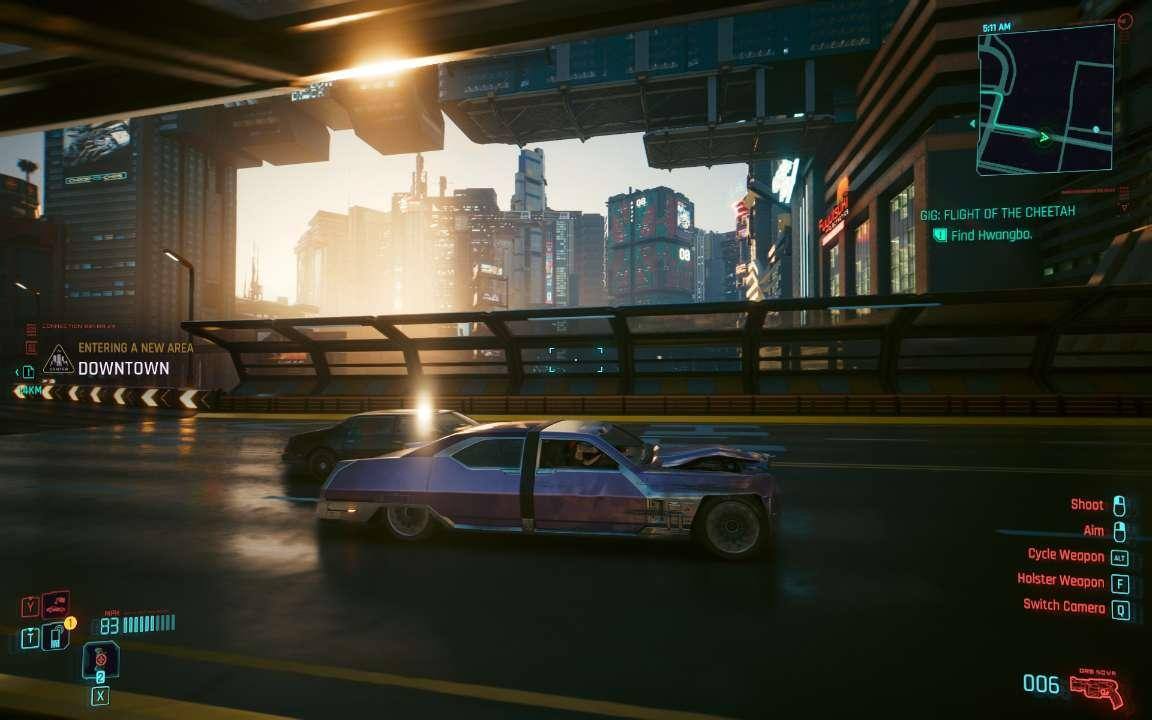Click the equipped pistol weapon icon
This screenshot has width=1152, height=720.
coord(1096,689)
